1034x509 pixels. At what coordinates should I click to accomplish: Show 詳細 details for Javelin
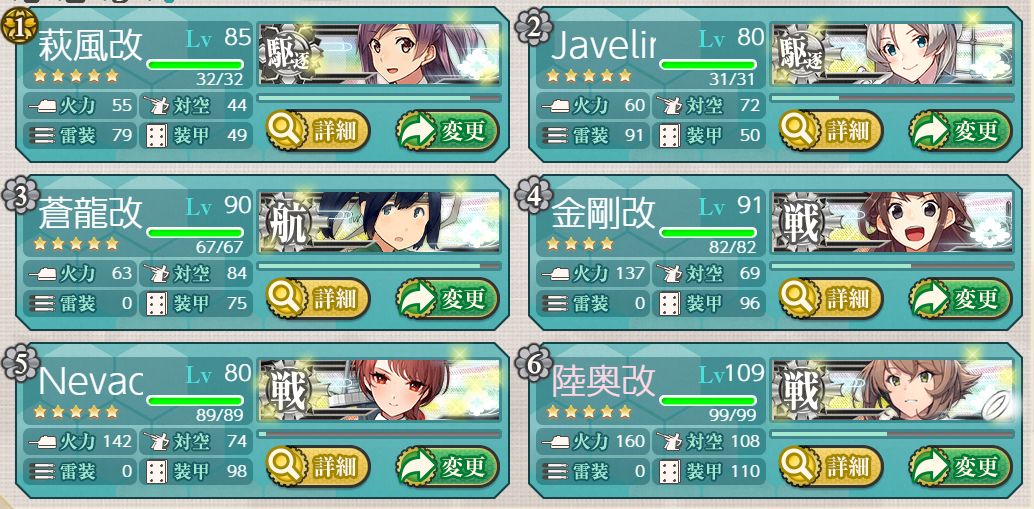831,130
